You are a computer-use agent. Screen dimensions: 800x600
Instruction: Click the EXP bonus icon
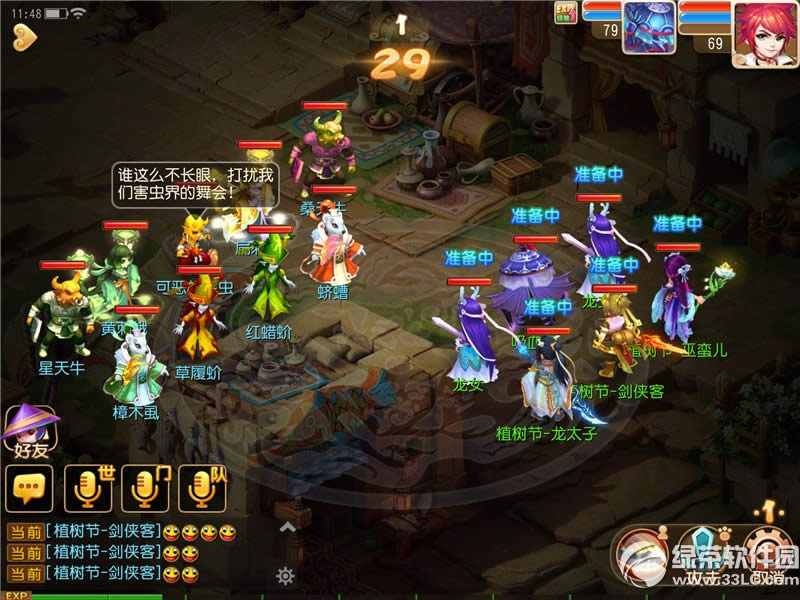(567, 12)
